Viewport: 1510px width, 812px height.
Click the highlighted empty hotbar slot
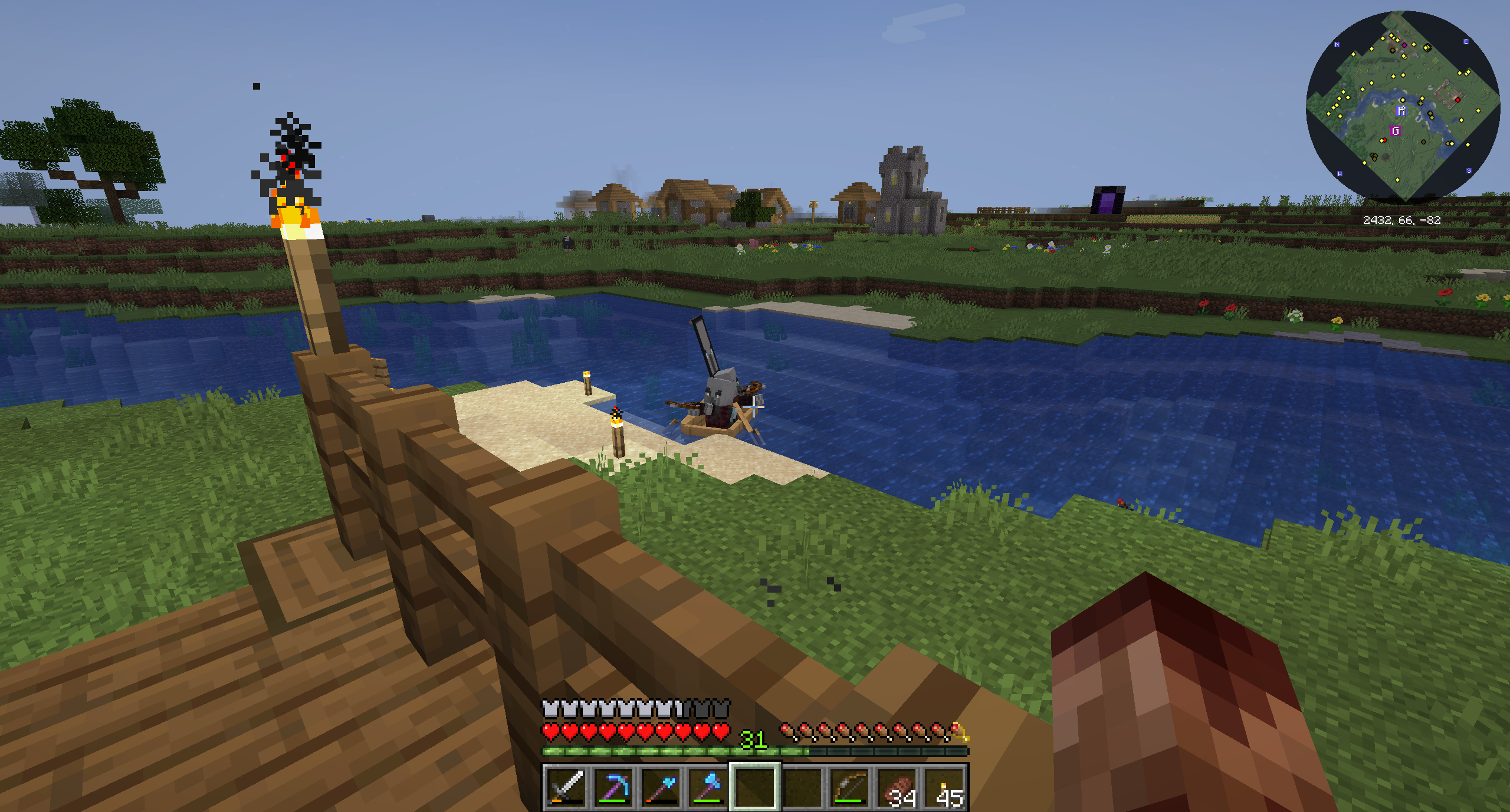click(755, 787)
